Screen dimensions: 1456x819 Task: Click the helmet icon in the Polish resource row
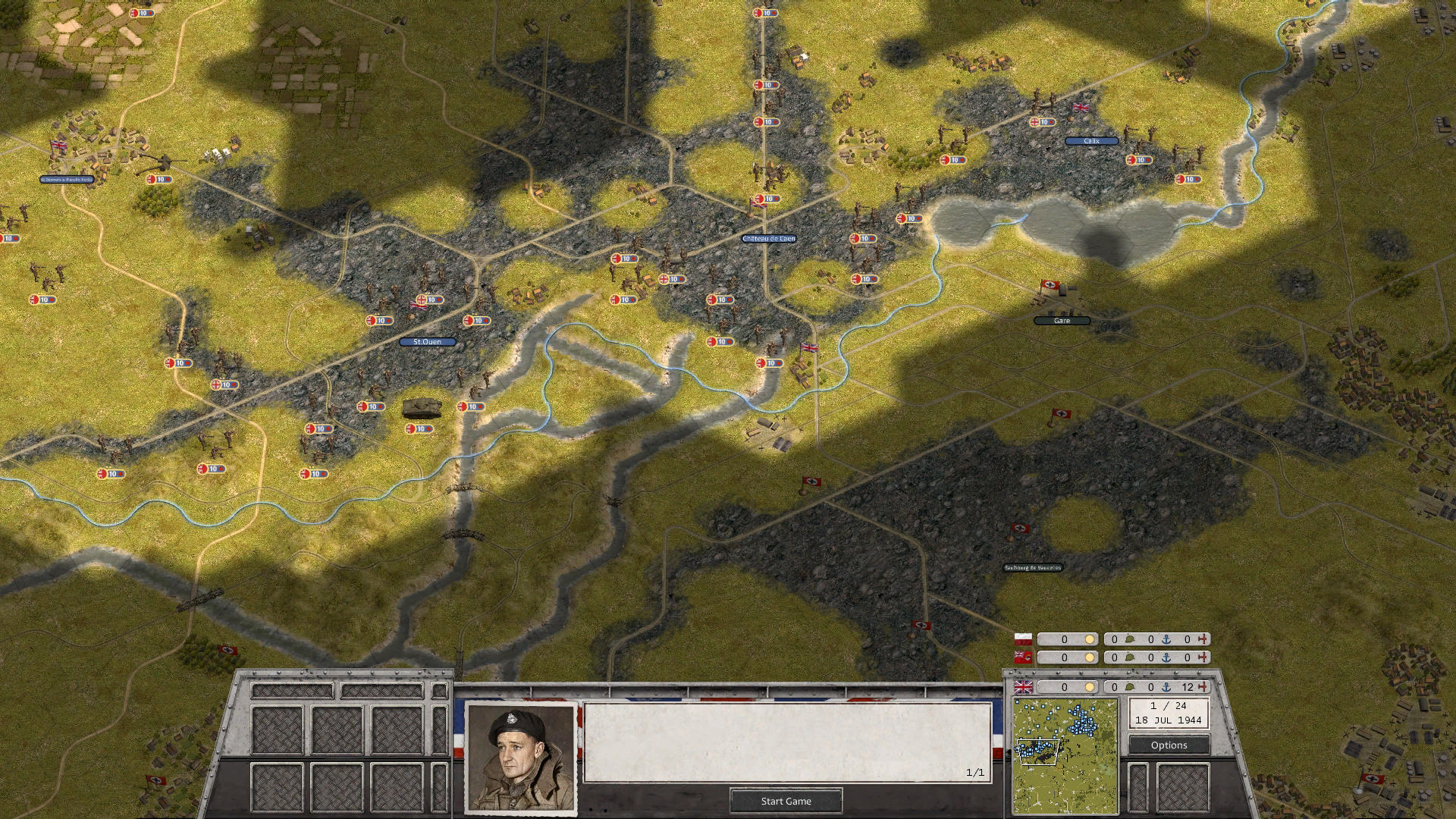[x=1130, y=638]
